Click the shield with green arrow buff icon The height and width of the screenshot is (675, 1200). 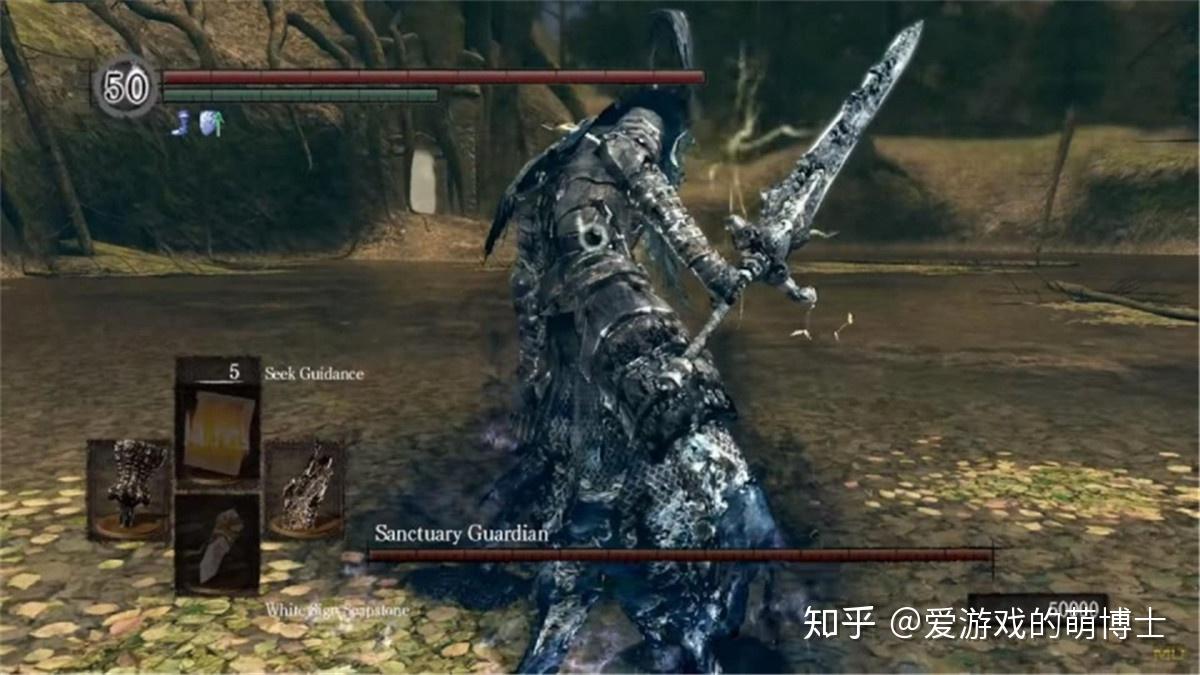point(209,123)
